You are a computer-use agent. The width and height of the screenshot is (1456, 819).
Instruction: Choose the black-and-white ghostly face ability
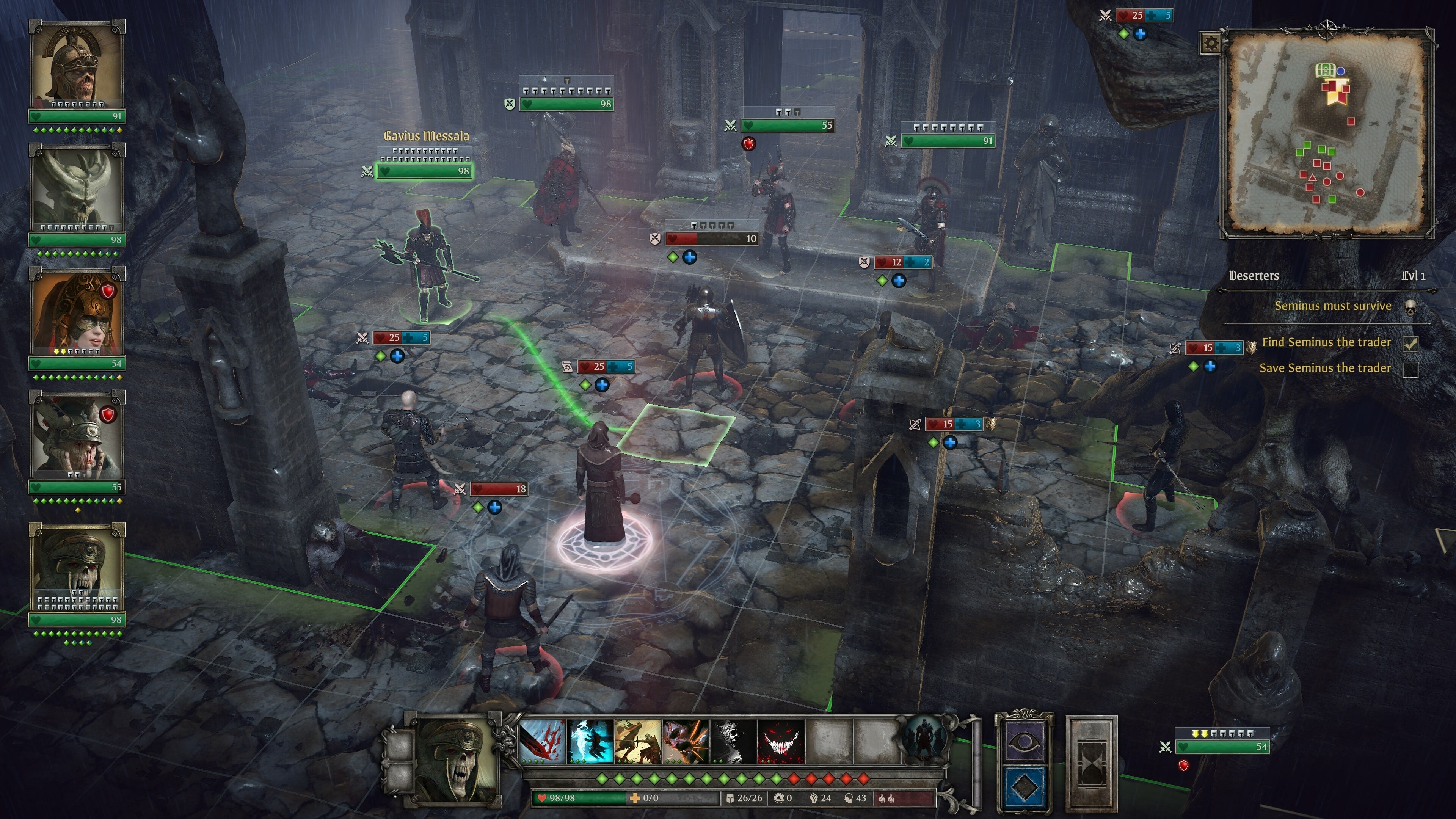pyautogui.click(x=733, y=741)
